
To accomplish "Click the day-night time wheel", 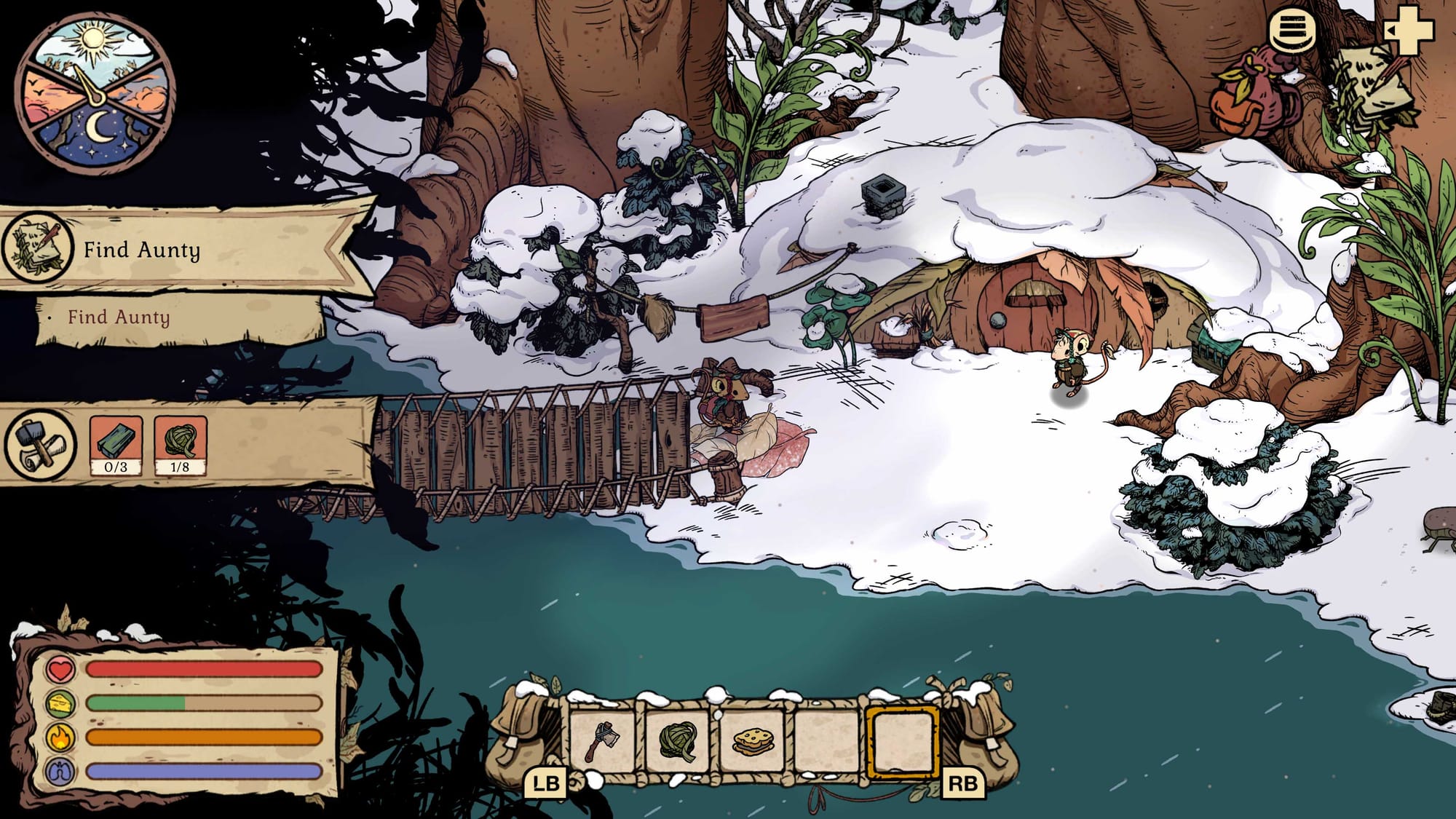I will click(95, 91).
